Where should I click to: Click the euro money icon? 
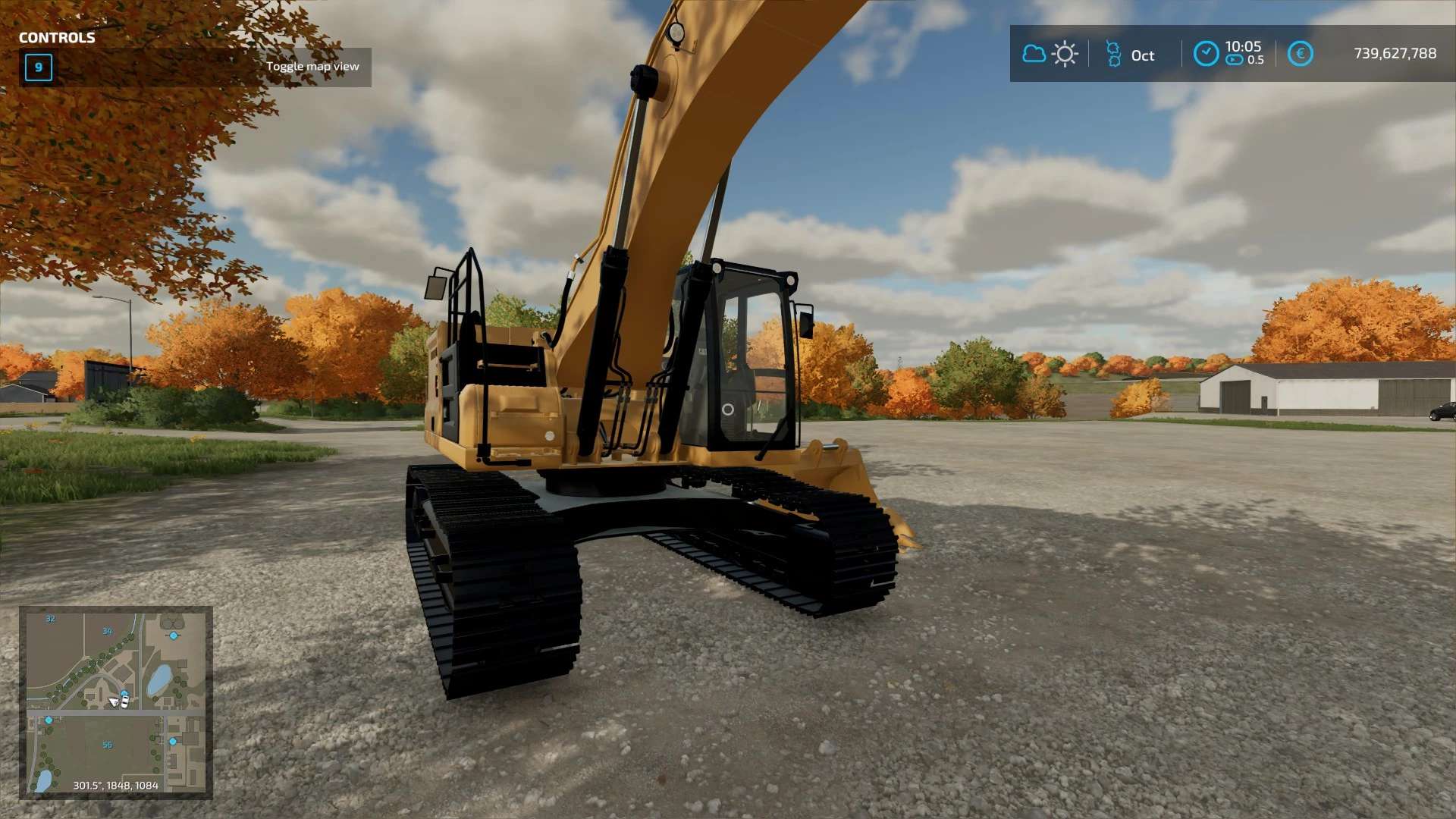pos(1300,54)
